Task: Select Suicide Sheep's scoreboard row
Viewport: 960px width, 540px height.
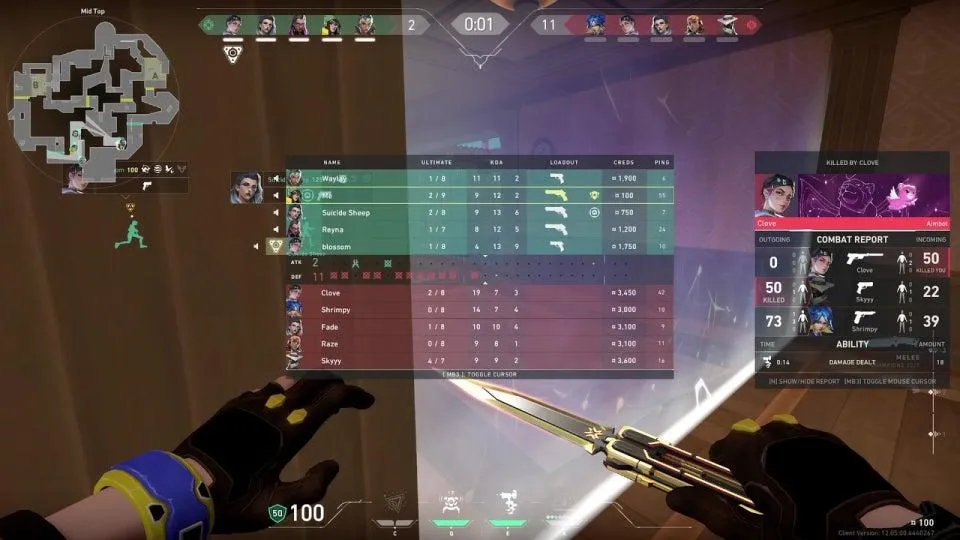Action: point(480,212)
